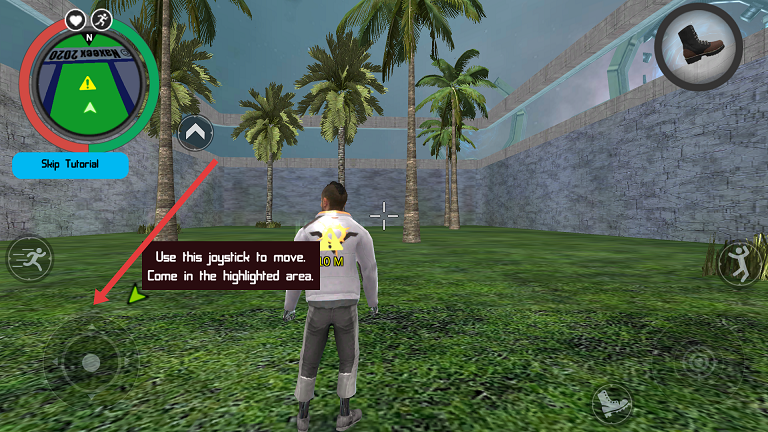Tap the movement joystick

click(90, 362)
